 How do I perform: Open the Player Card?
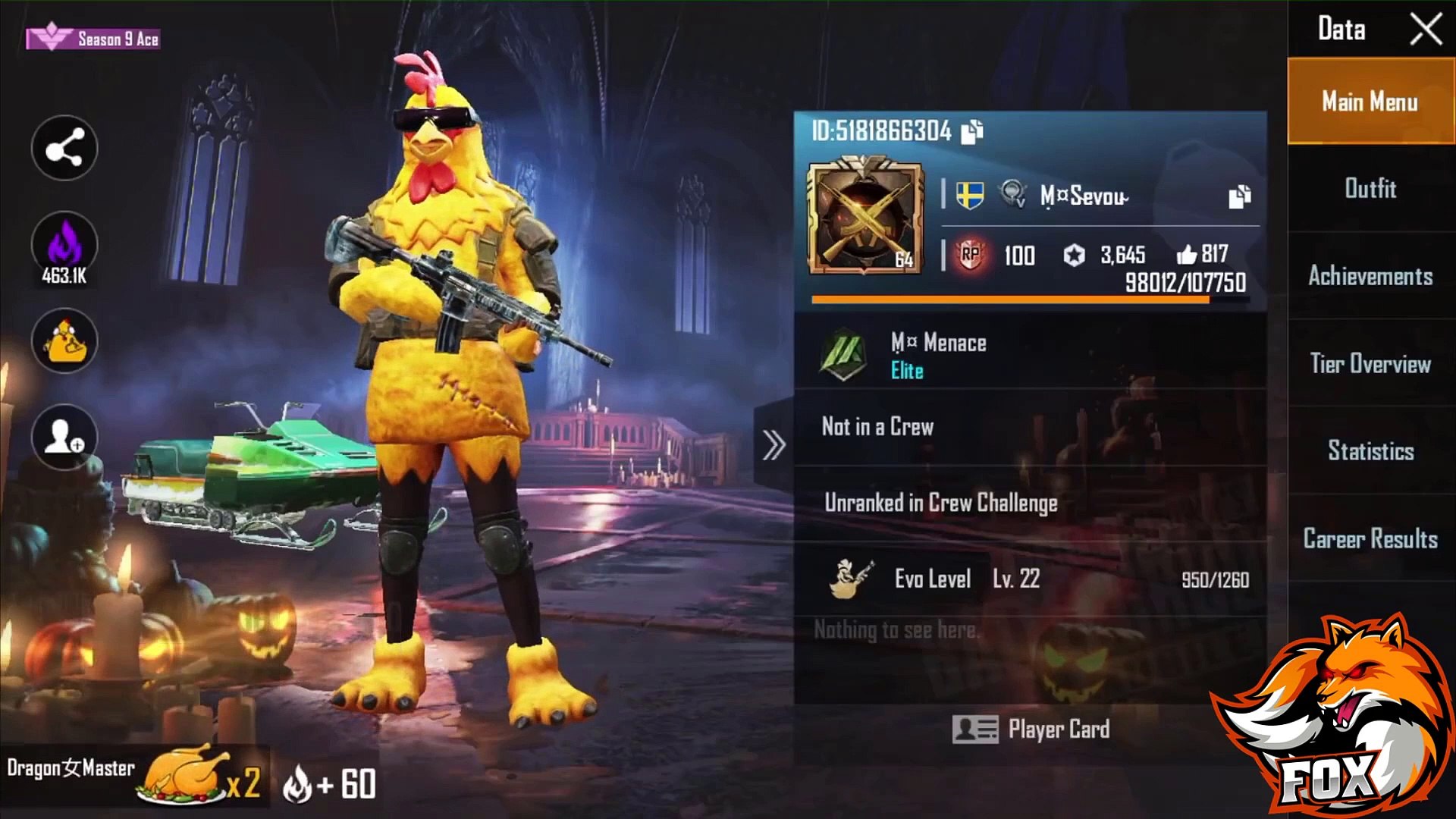coord(1031,730)
